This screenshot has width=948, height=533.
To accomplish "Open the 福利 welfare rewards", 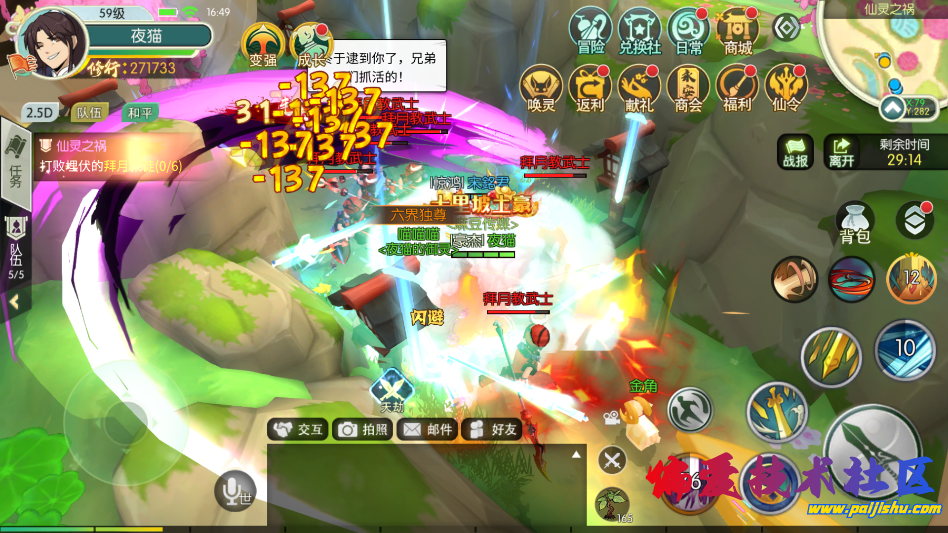I will (737, 87).
